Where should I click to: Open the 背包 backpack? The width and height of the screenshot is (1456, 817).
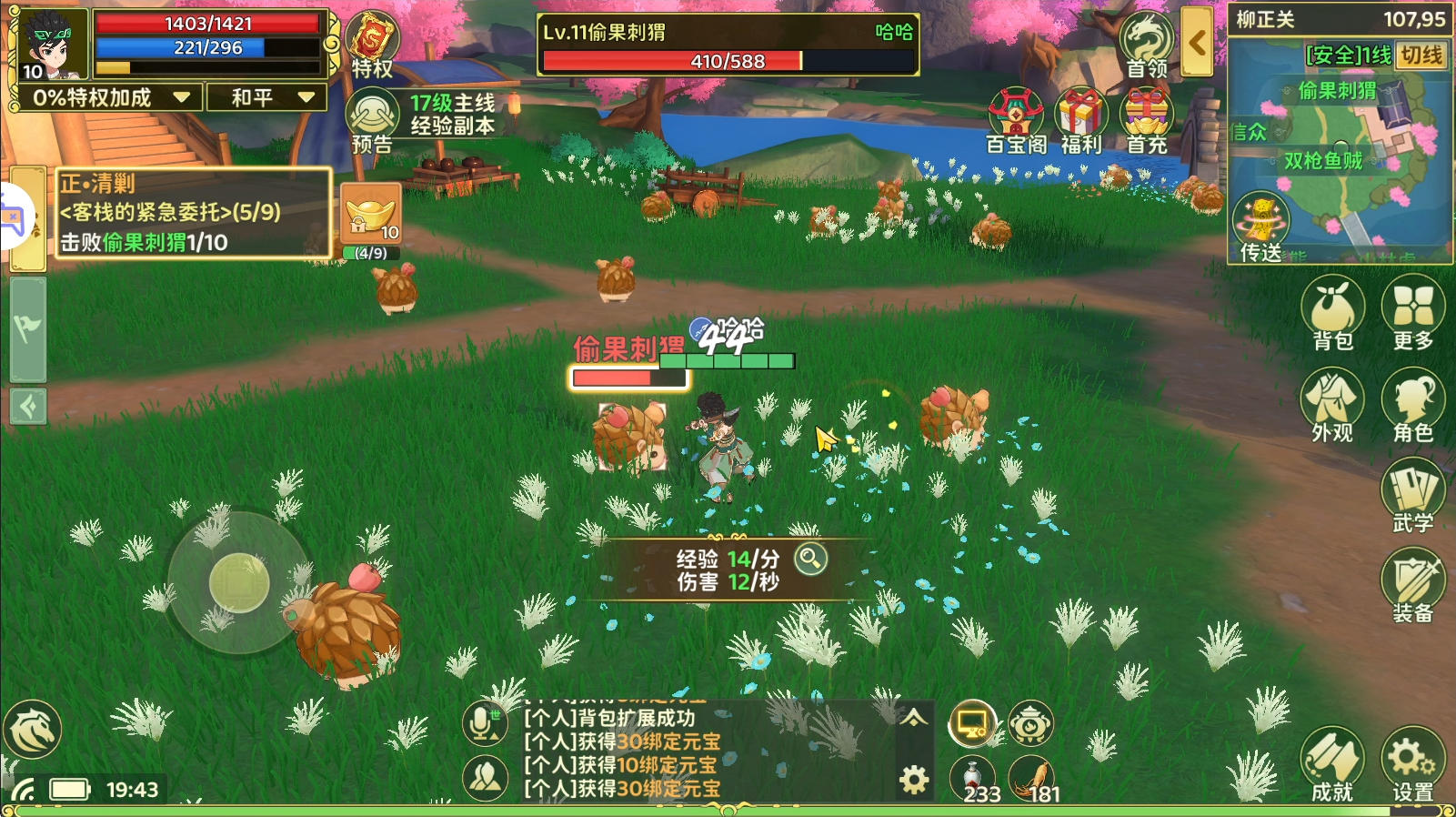pyautogui.click(x=1332, y=313)
